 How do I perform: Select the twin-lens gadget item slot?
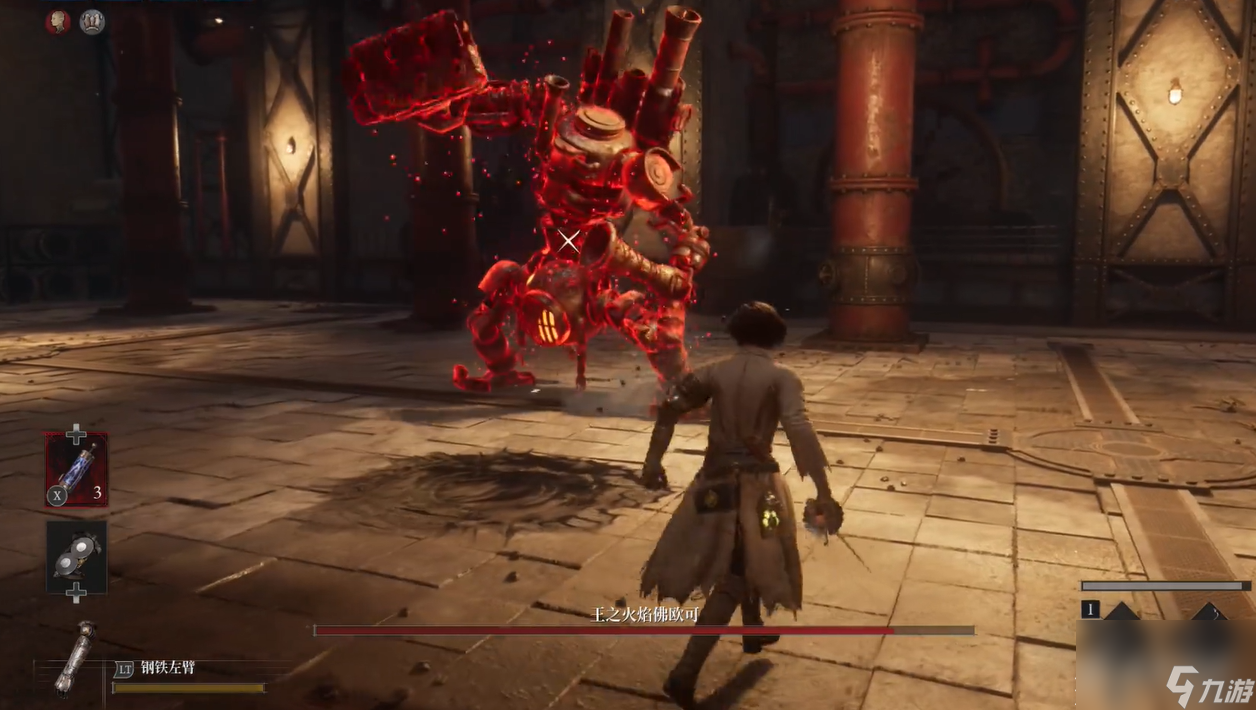[76, 556]
